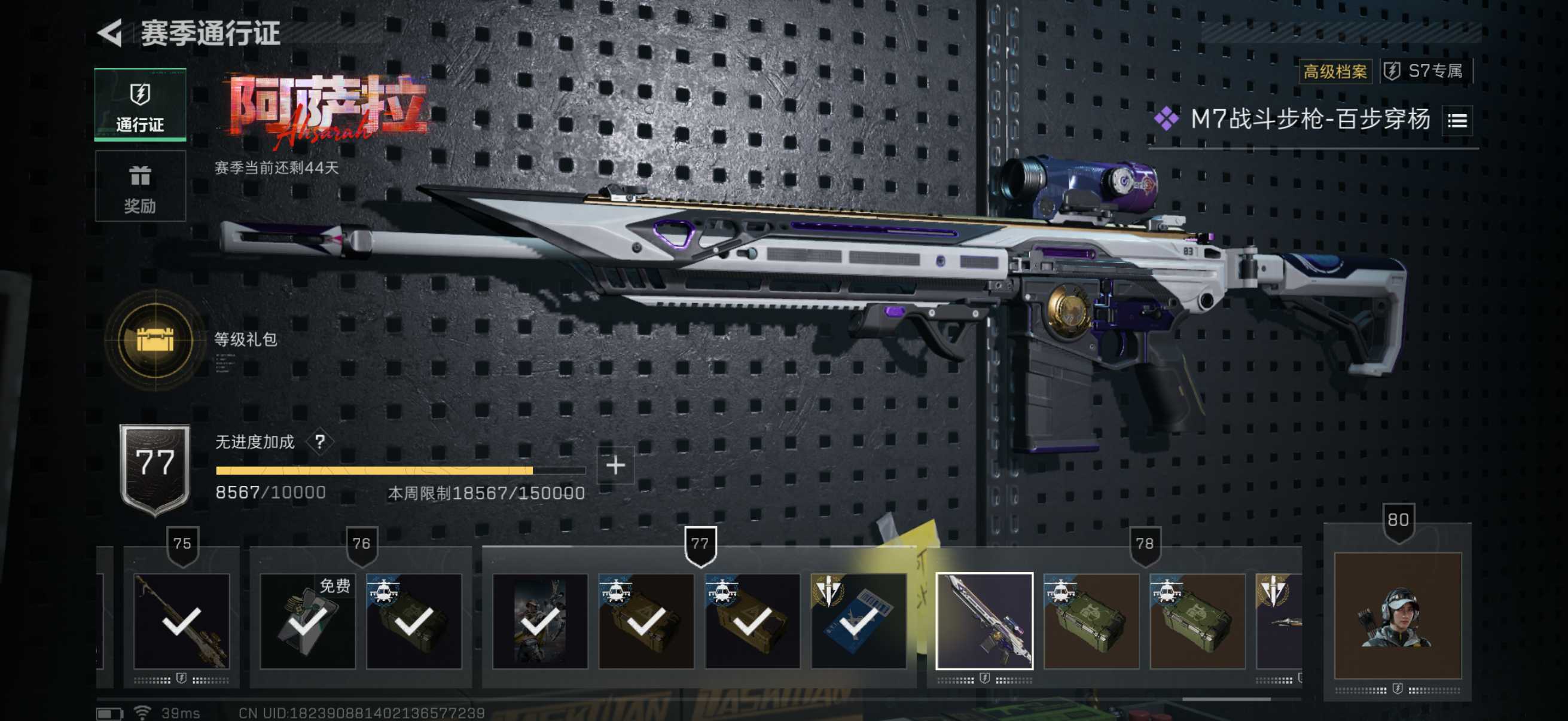Open the 等级礼包 level pack icon
The width and height of the screenshot is (1568, 721).
click(x=155, y=340)
